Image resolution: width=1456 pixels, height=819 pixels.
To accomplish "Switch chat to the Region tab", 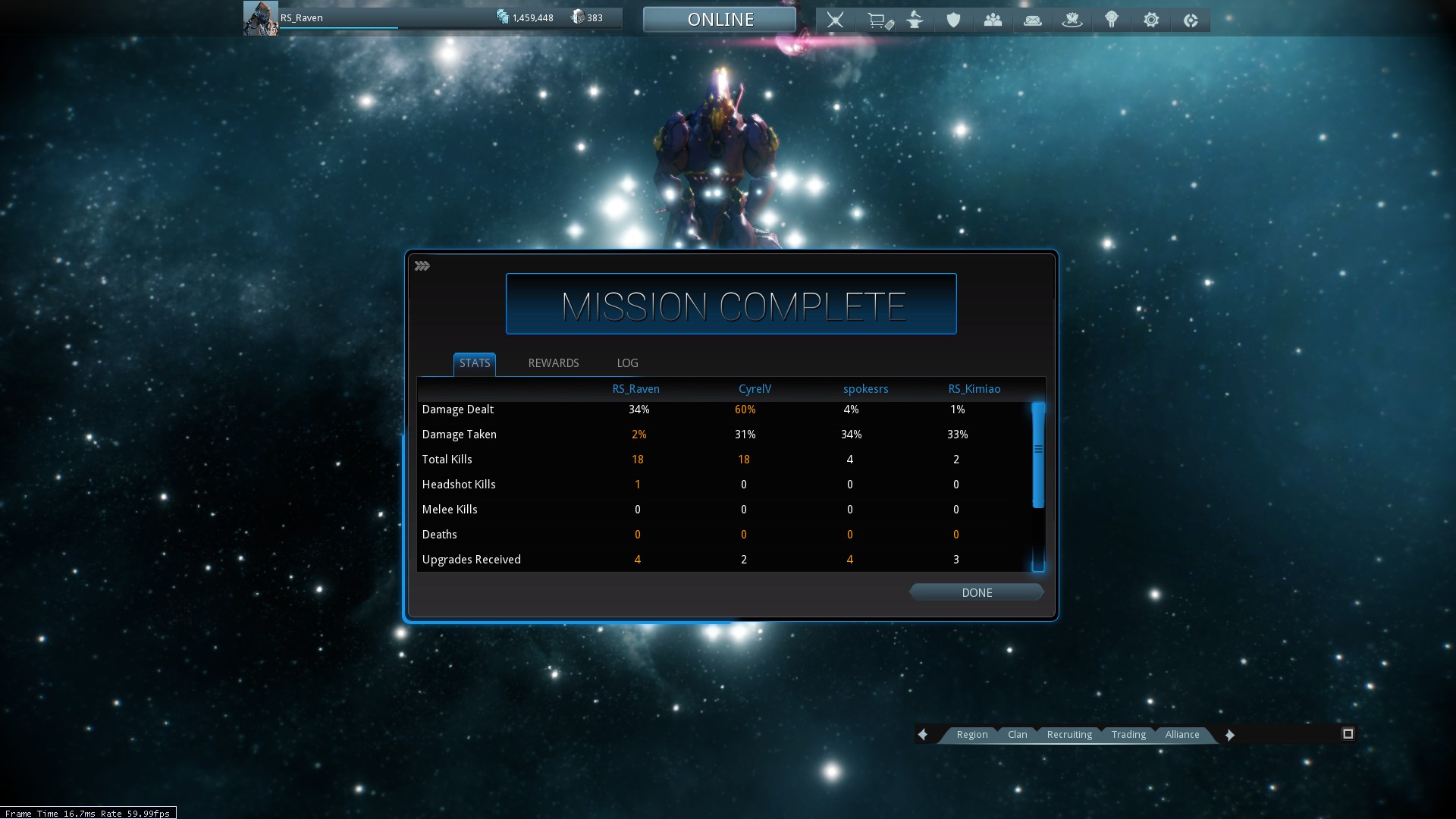I will coord(971,734).
